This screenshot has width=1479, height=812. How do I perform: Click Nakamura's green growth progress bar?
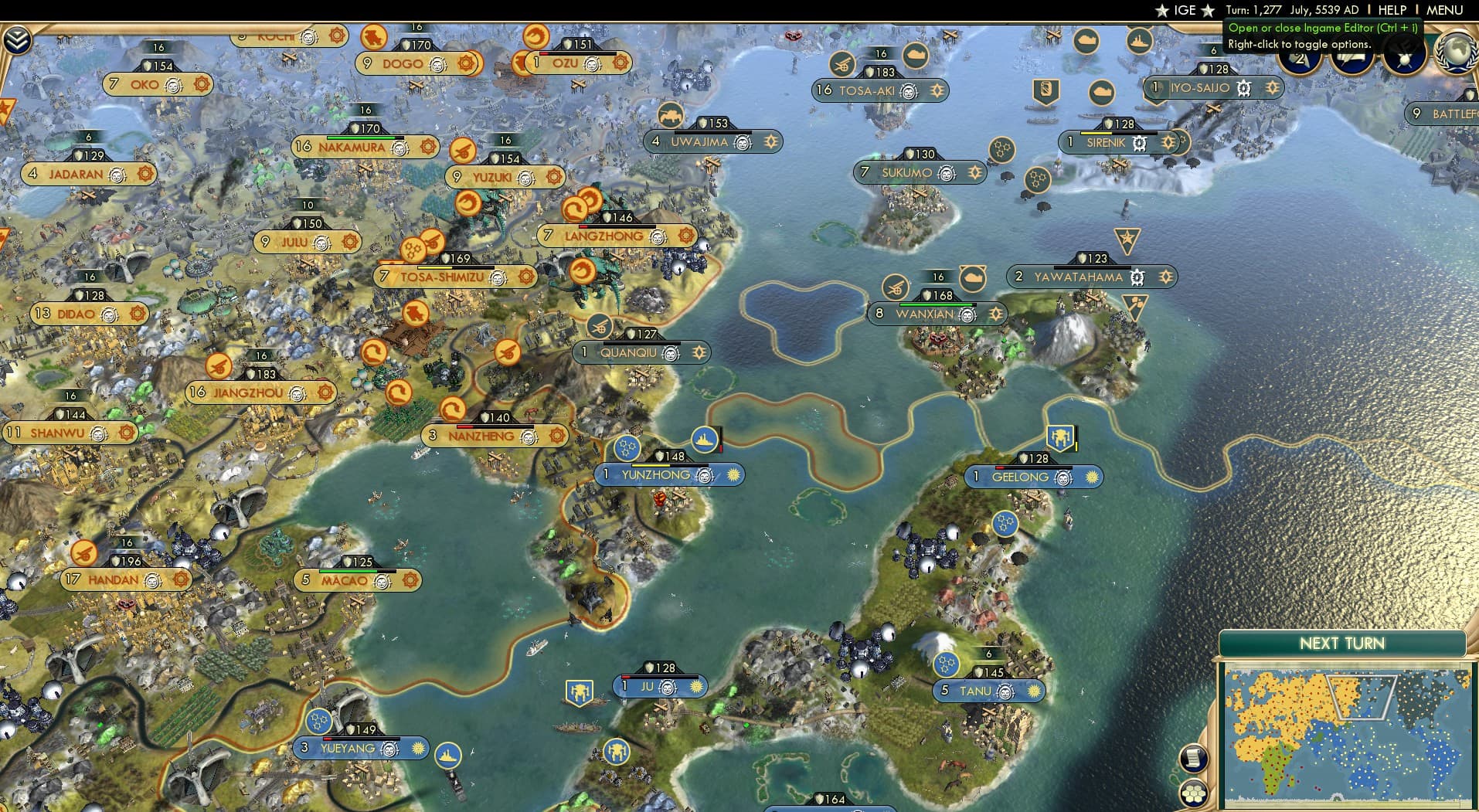(x=359, y=138)
